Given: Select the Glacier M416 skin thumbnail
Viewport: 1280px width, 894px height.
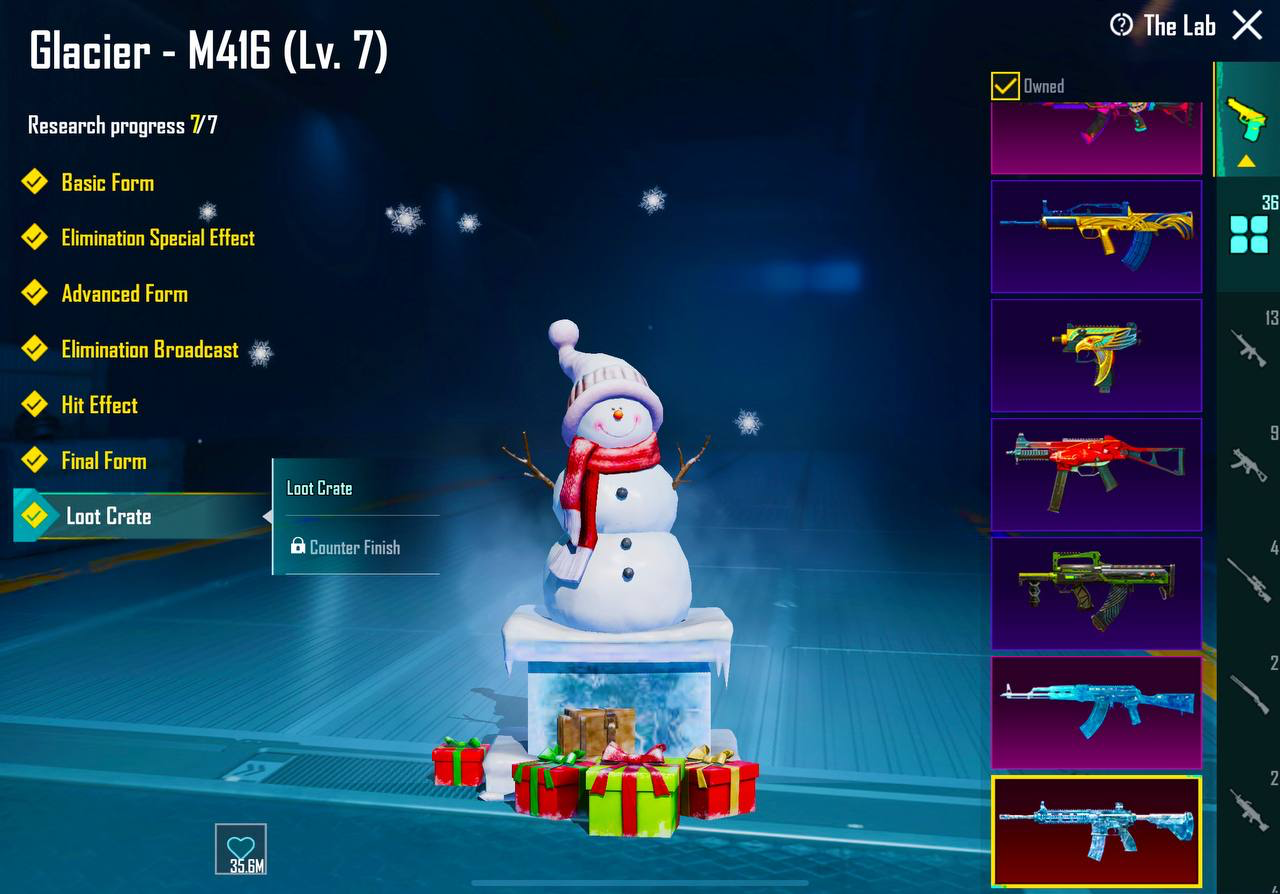Looking at the screenshot, I should click(1096, 830).
